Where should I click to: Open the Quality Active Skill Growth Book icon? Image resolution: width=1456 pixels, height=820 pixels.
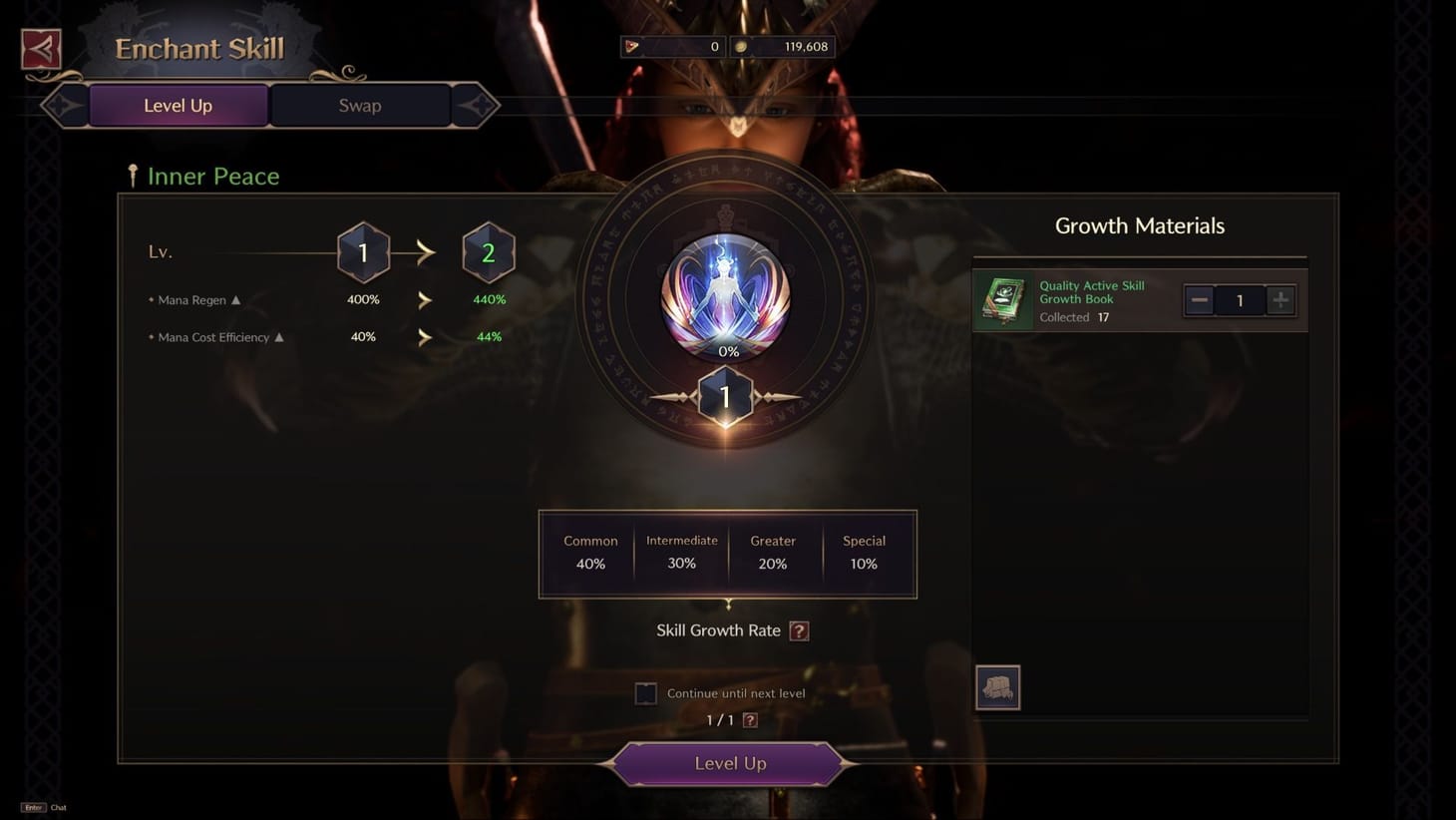[x=1003, y=300]
